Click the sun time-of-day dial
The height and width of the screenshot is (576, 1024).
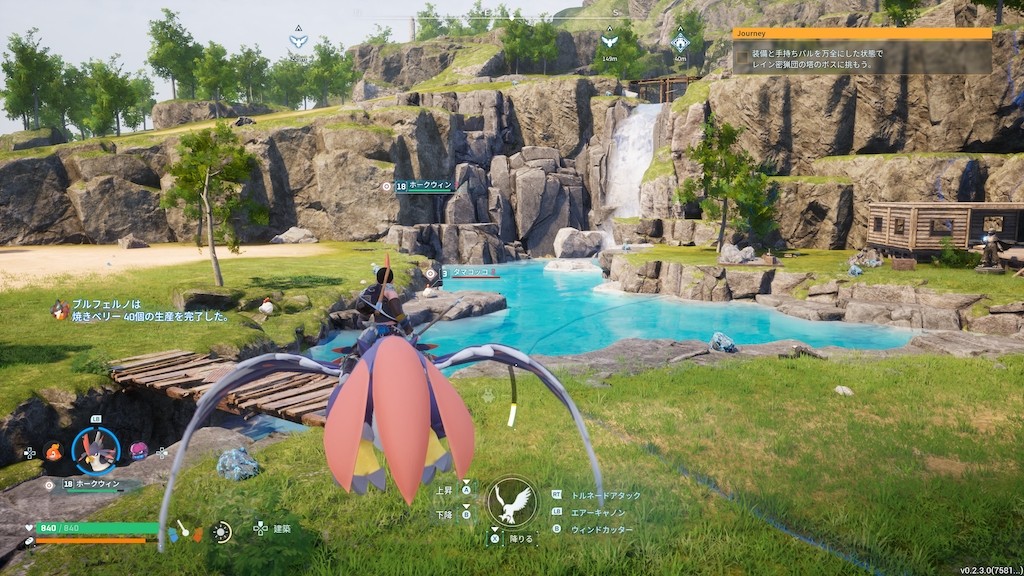point(221,531)
